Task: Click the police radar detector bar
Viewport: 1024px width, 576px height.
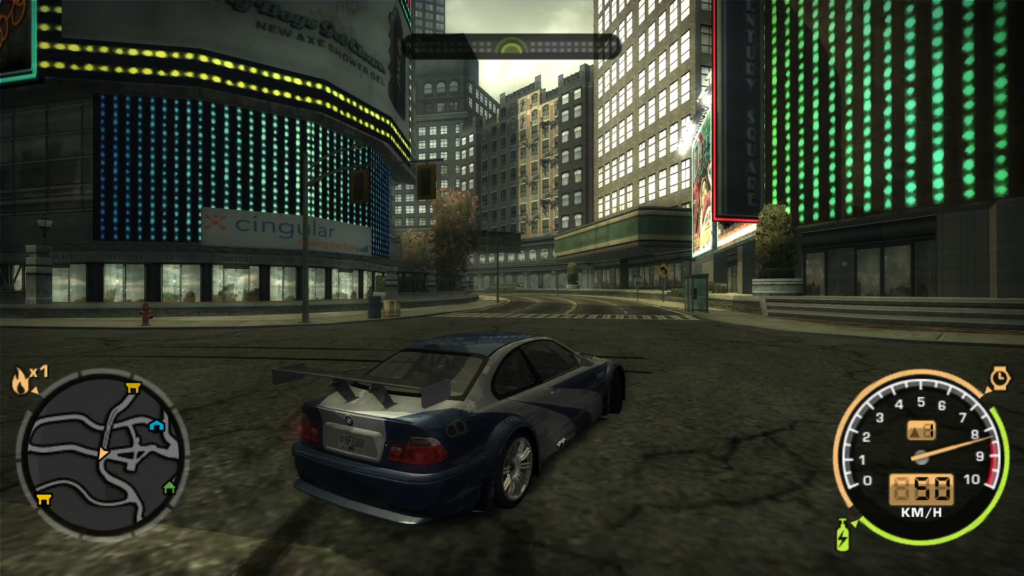Action: click(x=511, y=46)
